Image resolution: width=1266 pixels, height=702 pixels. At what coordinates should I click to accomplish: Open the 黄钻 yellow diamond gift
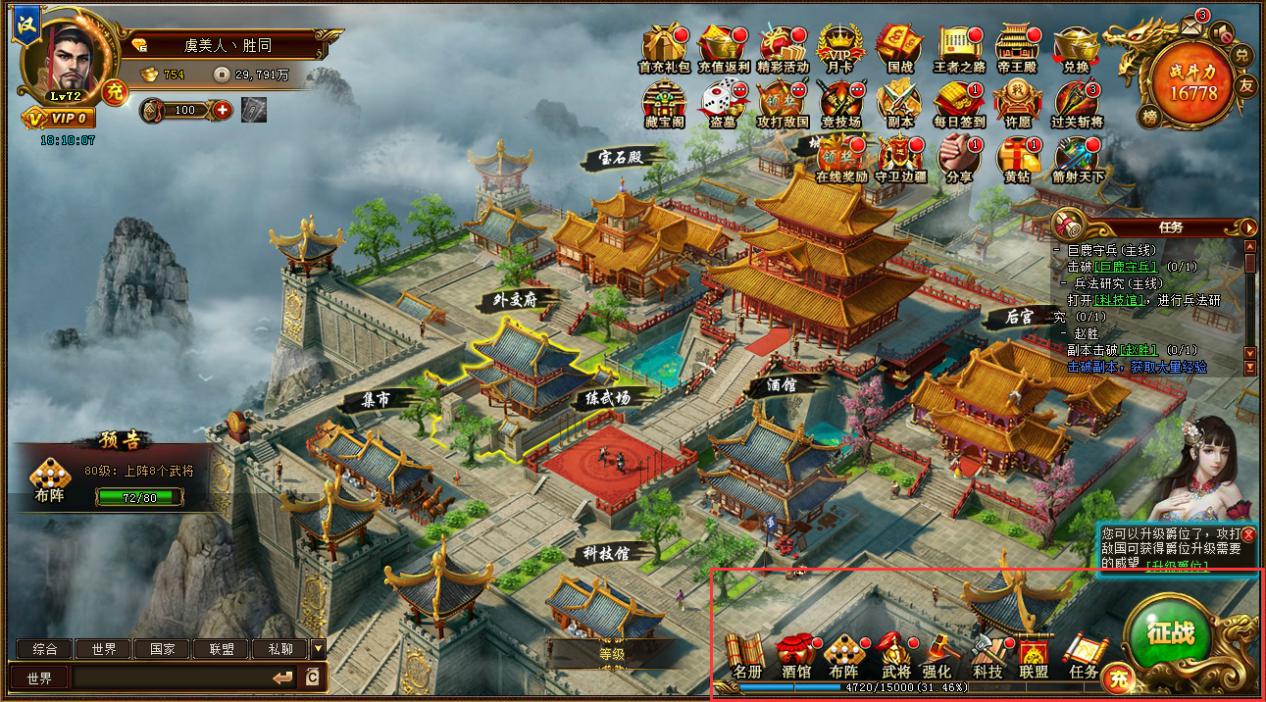point(1018,156)
